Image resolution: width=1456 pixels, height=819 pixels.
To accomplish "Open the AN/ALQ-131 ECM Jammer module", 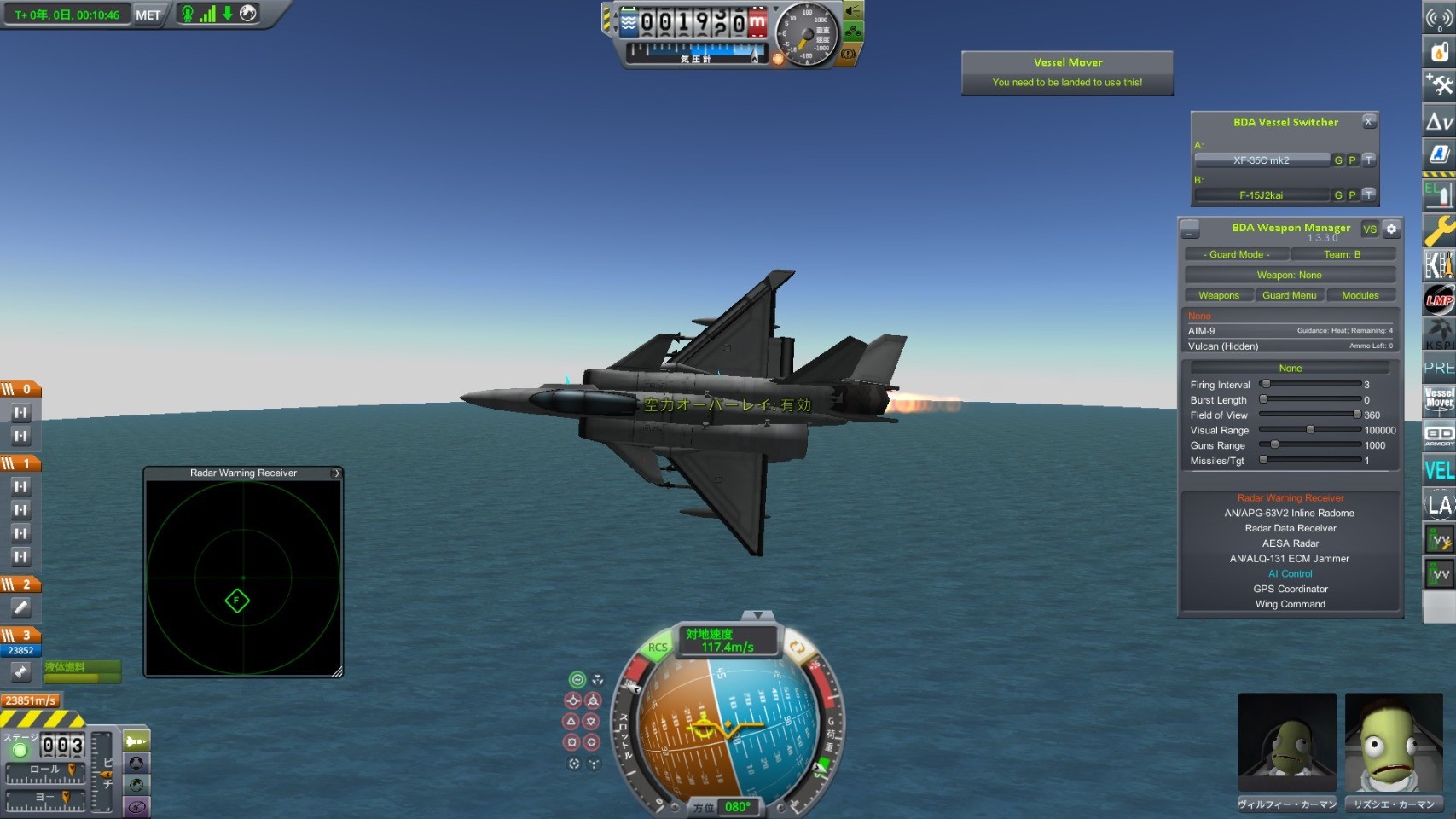I will pos(1289,559).
